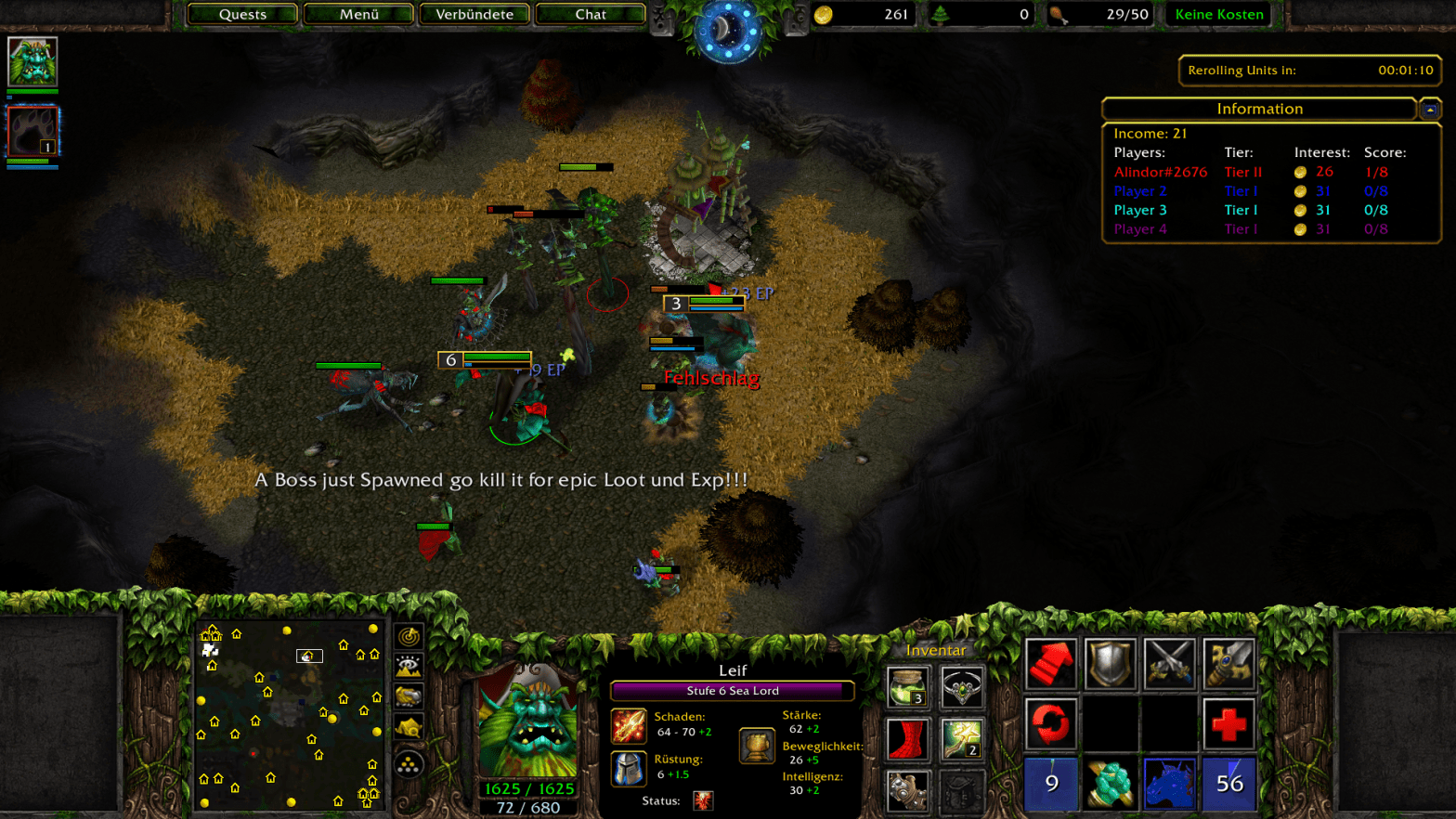The width and height of the screenshot is (1456, 819).
Task: Open the Quests log
Action: (242, 14)
